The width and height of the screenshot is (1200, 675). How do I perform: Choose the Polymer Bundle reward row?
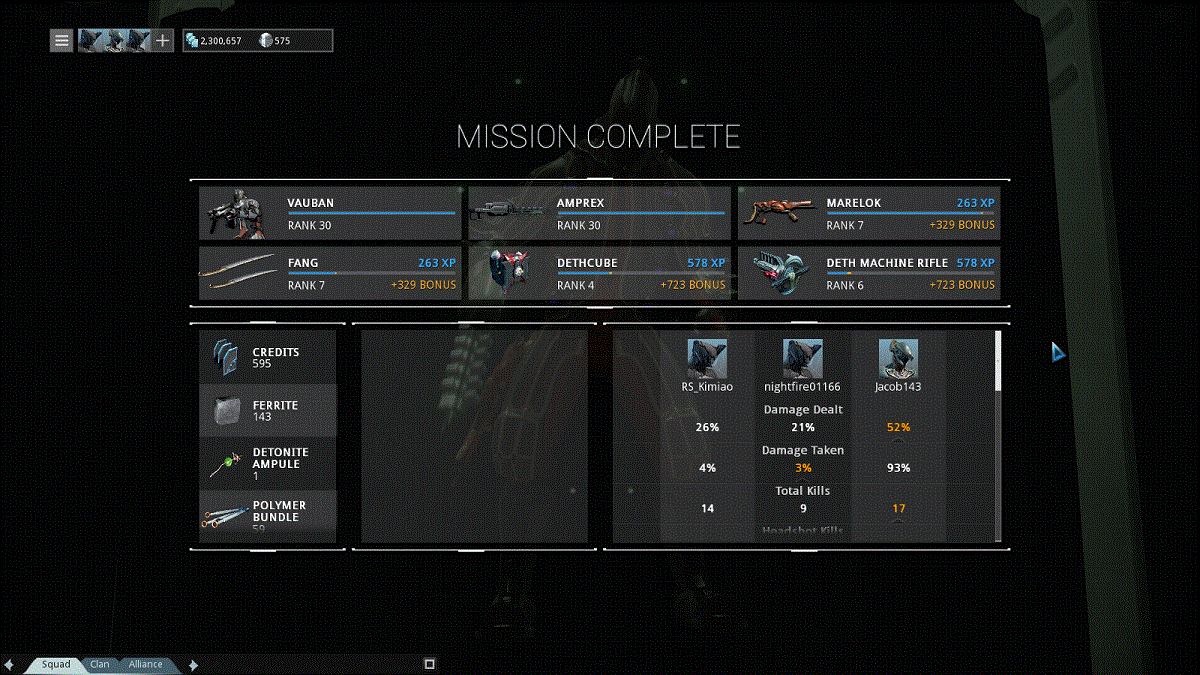click(x=268, y=516)
